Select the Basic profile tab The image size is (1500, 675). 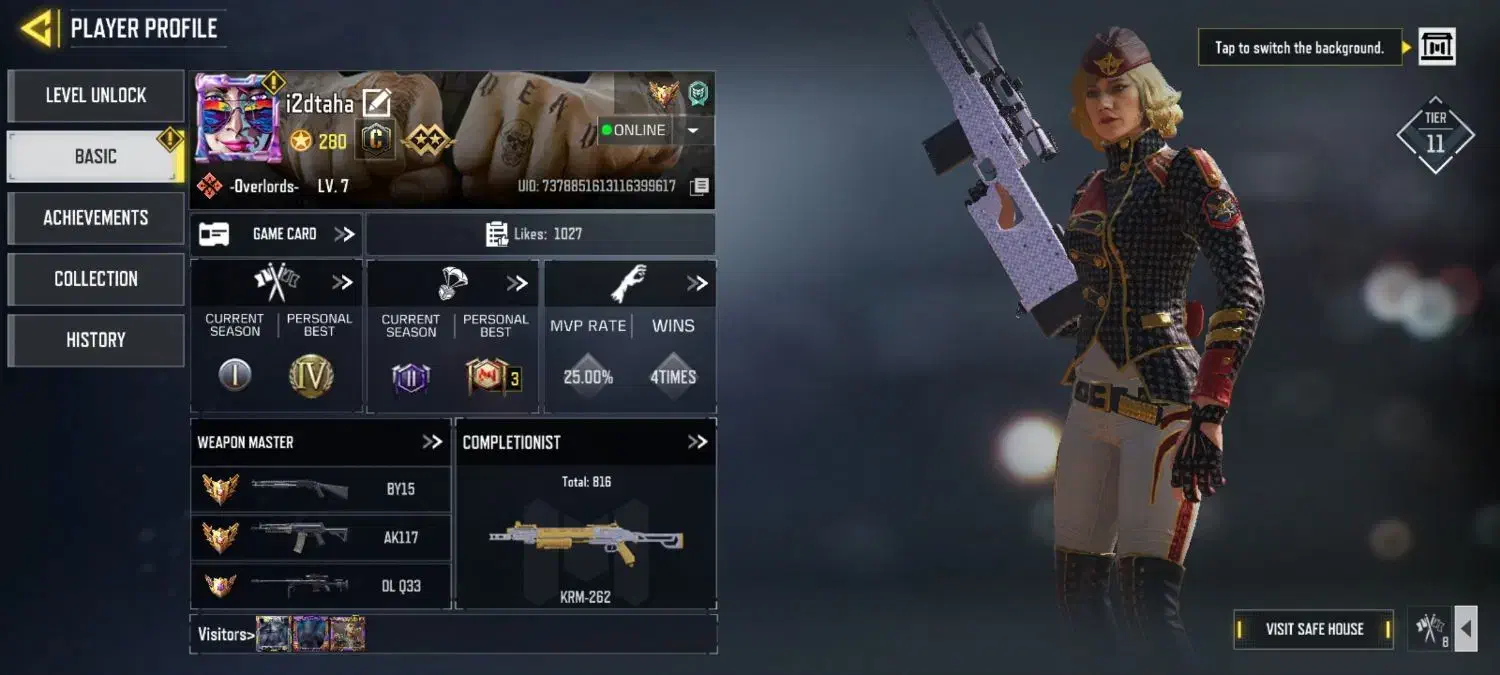[96, 157]
